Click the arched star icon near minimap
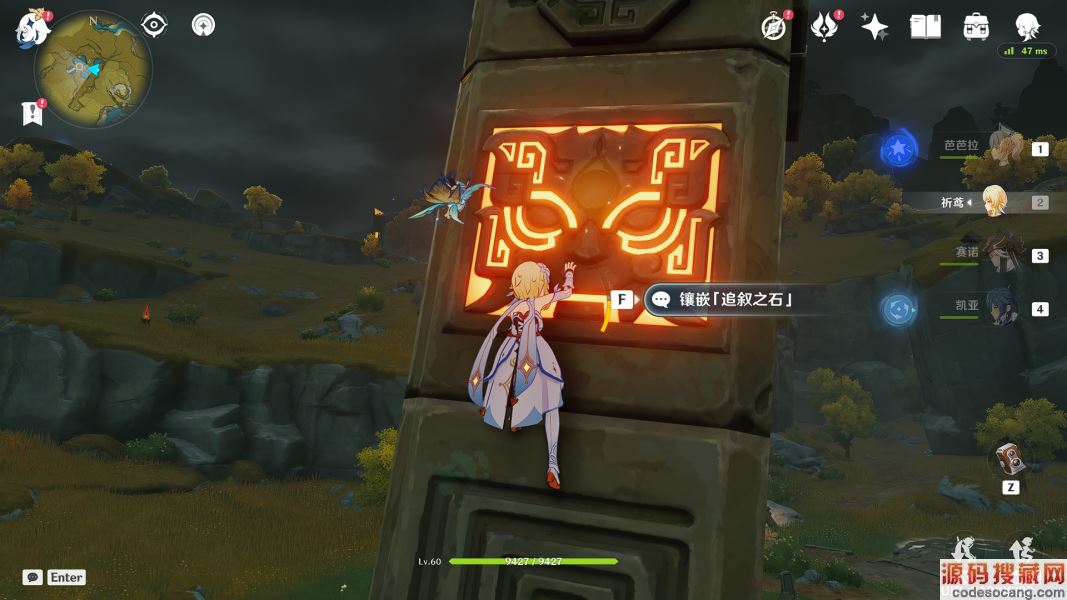The width and height of the screenshot is (1067, 600). point(203,25)
